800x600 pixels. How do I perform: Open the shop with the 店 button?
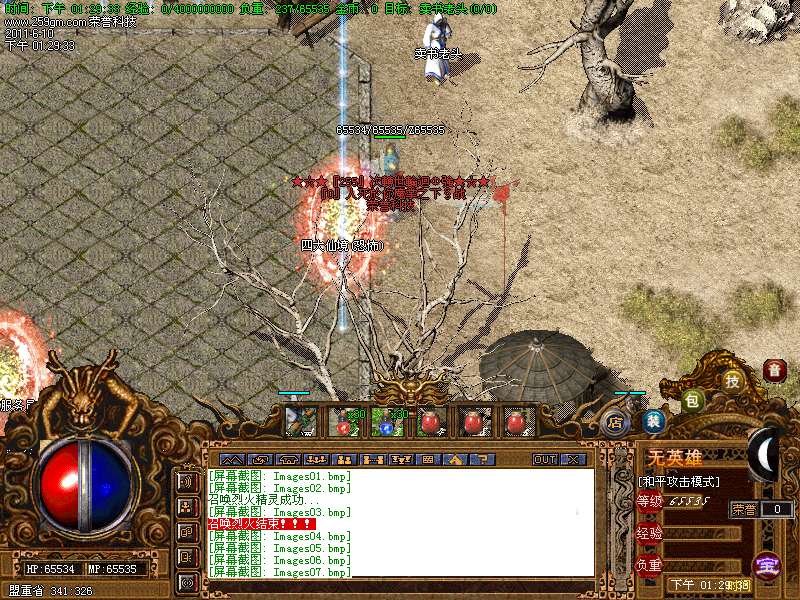[615, 423]
